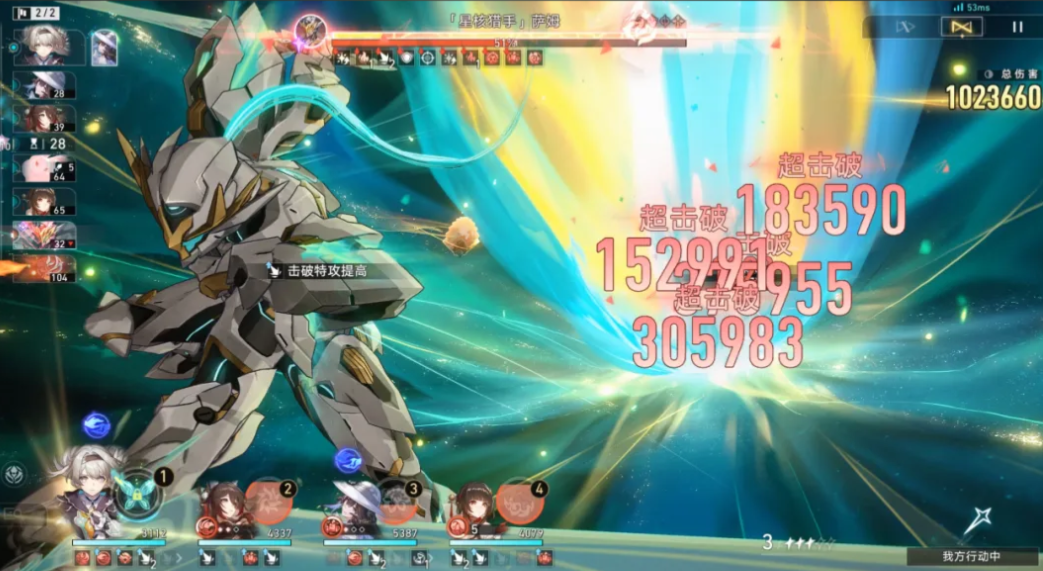Select the turn order entry showing 104
Viewport: 1043px width, 571px height.
[x=45, y=268]
